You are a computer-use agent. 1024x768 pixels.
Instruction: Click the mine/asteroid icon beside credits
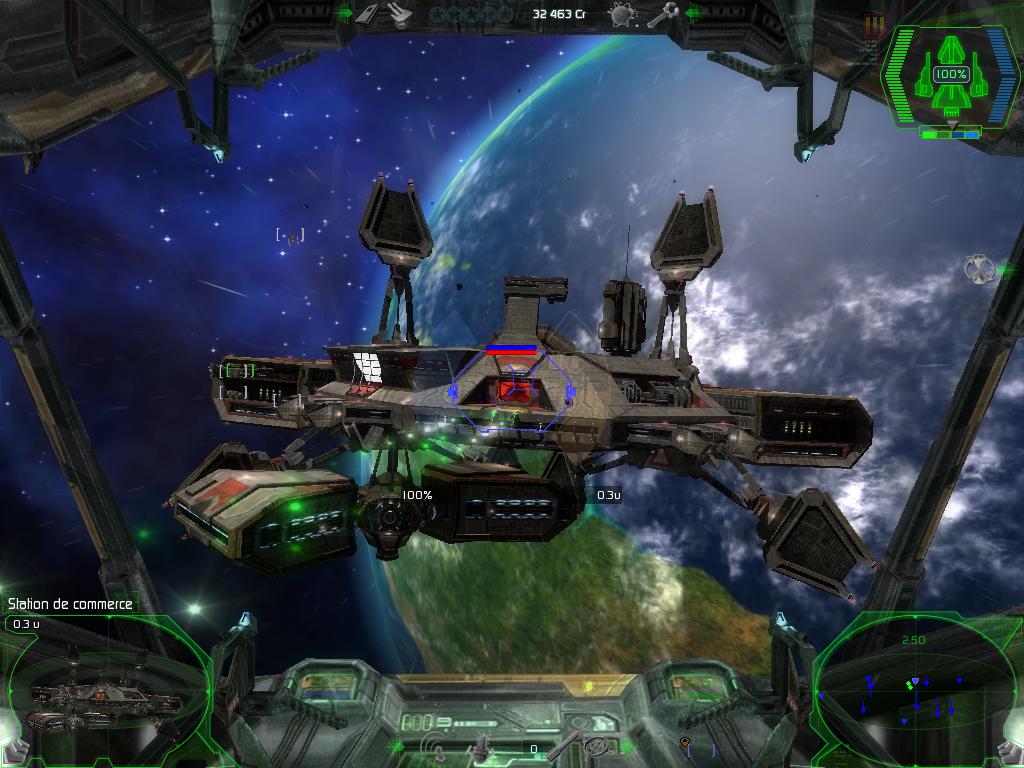621,15
